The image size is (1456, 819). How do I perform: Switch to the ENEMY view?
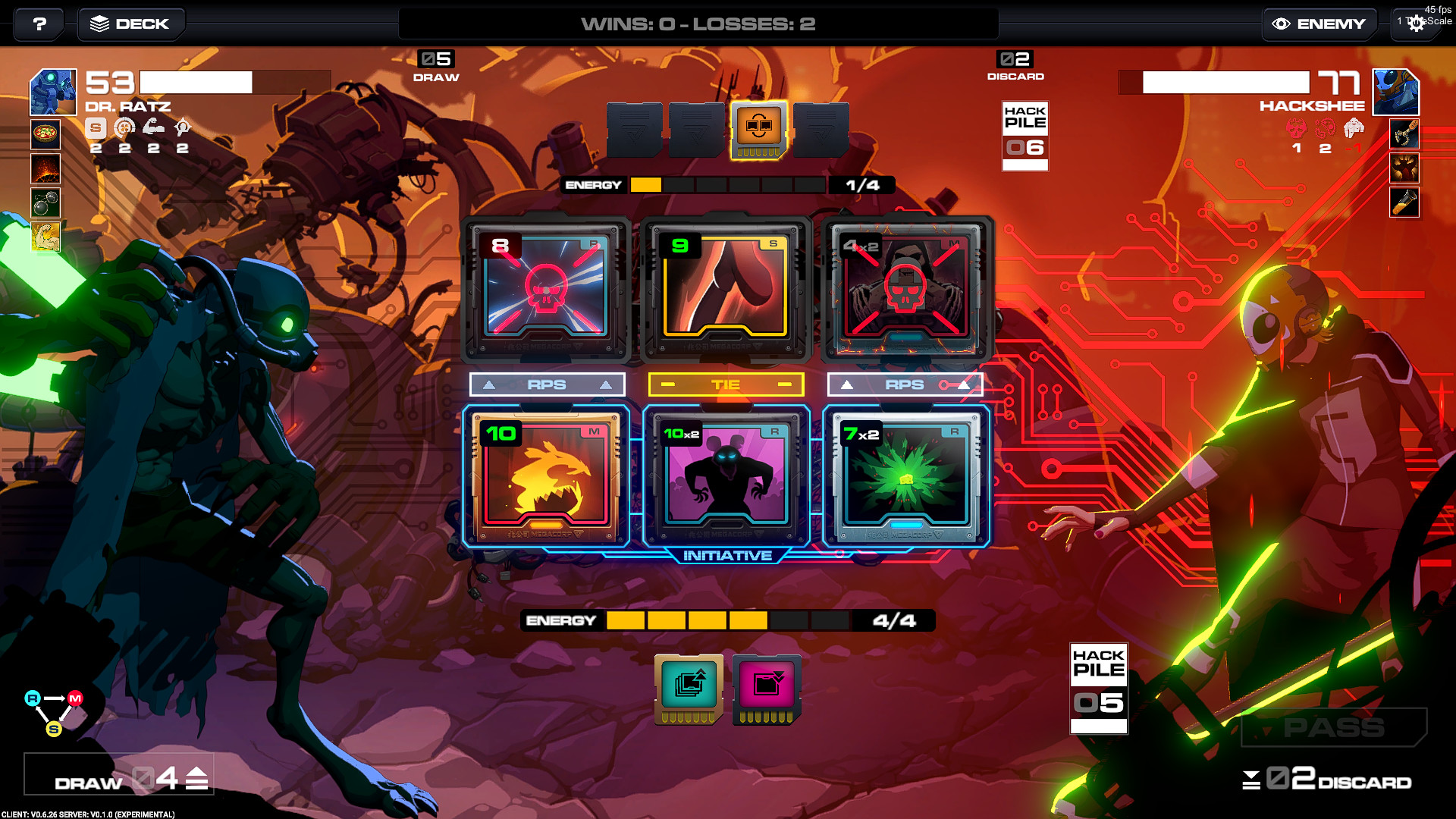click(1319, 24)
